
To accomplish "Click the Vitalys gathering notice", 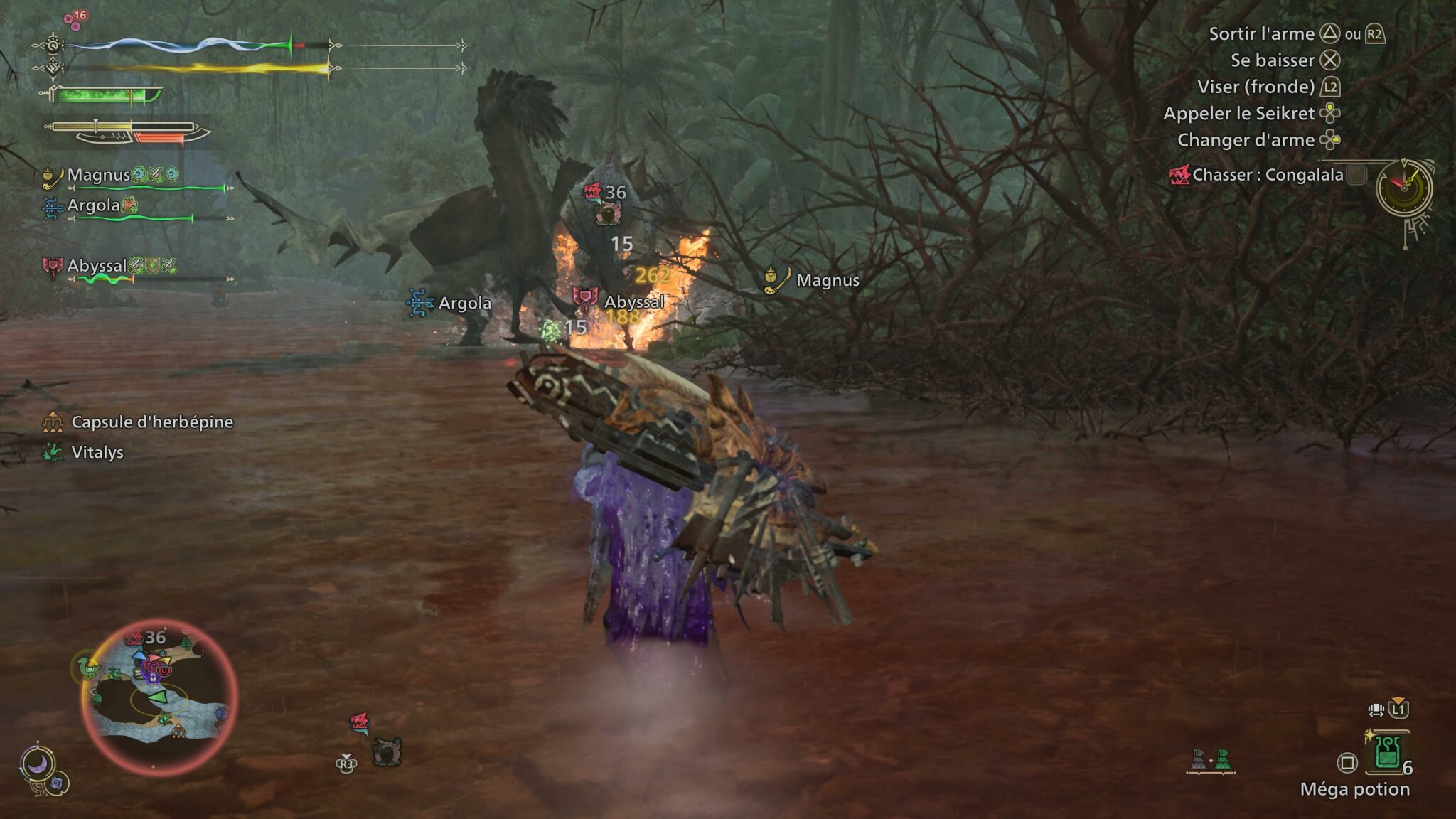I will click(97, 452).
